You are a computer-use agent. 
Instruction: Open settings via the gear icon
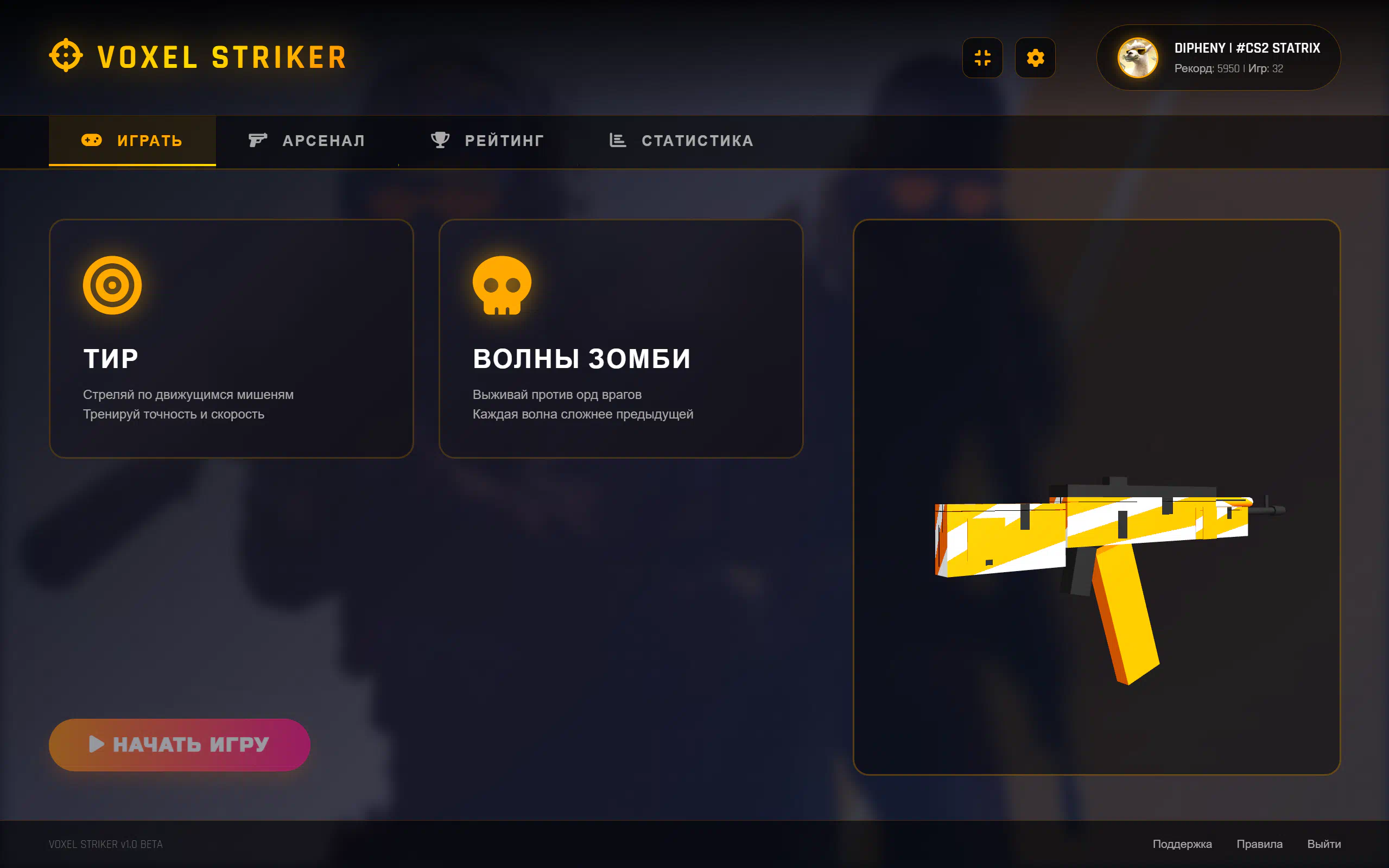pos(1035,58)
